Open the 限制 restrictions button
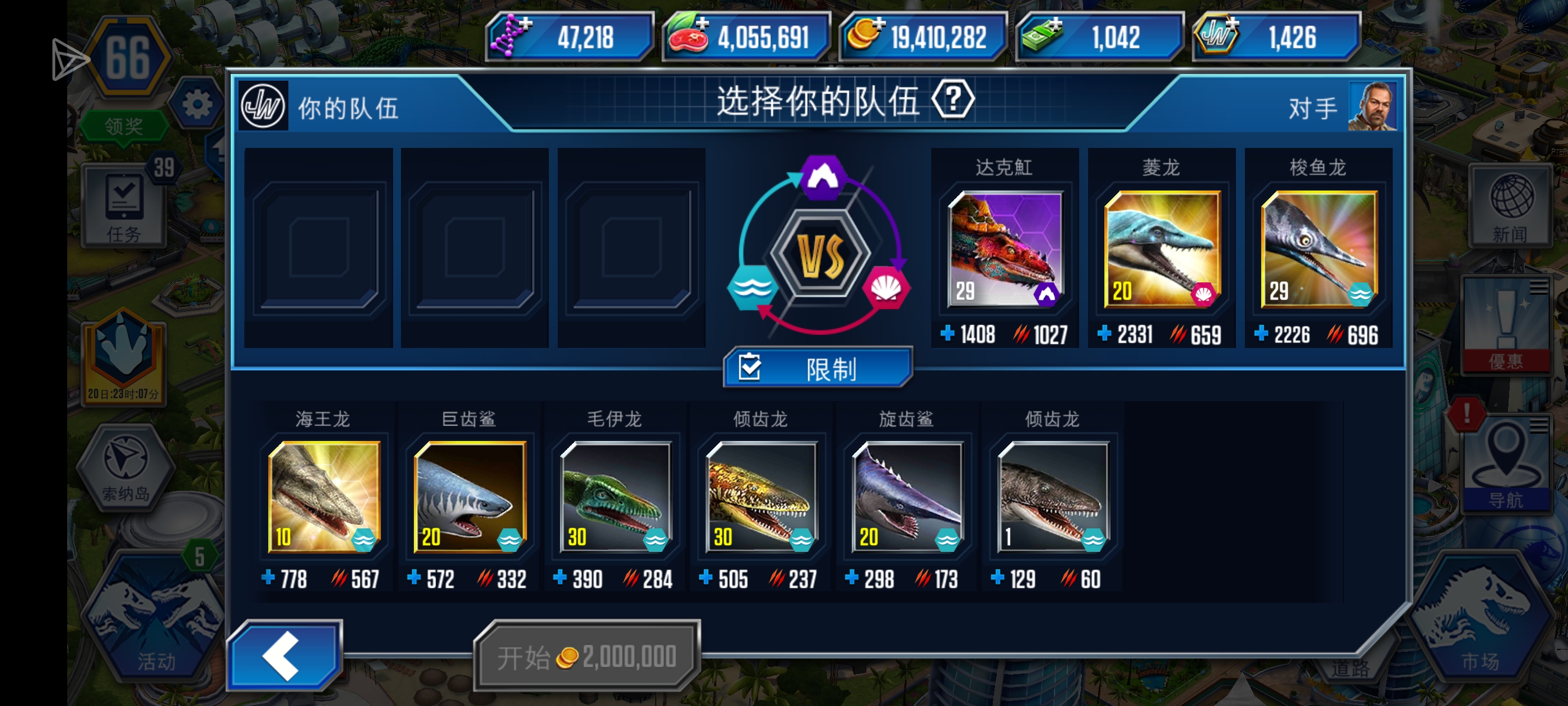This screenshot has height=706, width=1568. pos(818,368)
